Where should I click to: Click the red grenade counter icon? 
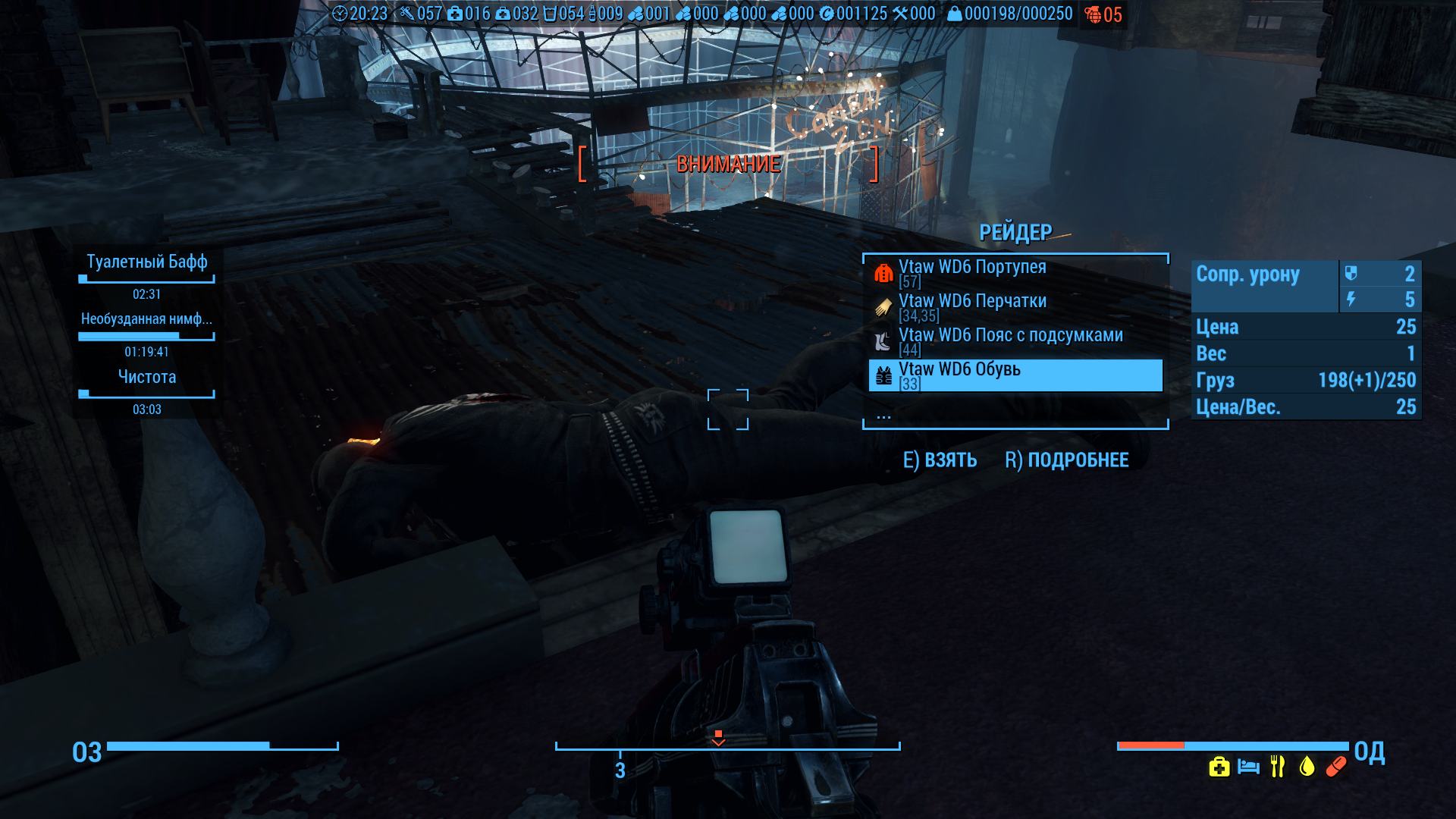[1093, 14]
